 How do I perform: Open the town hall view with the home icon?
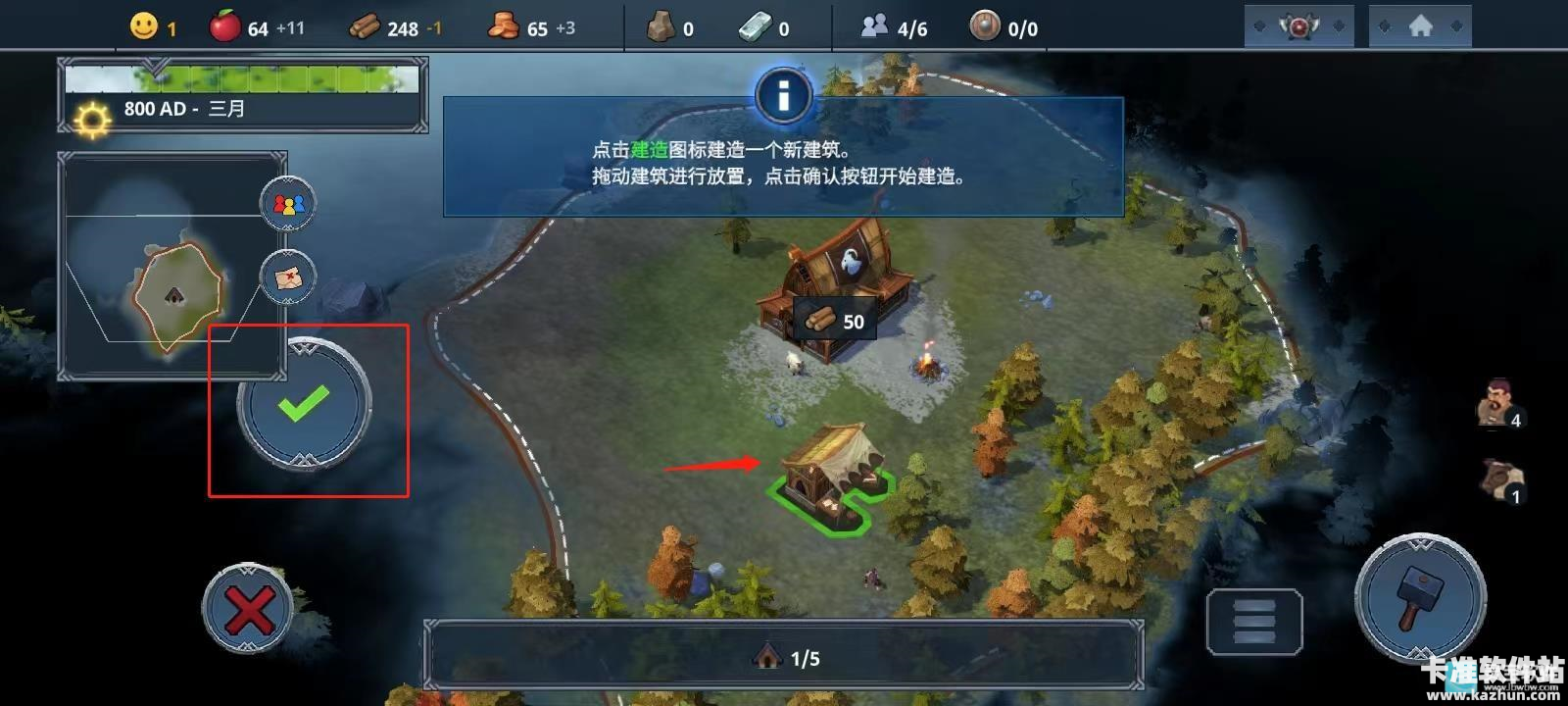tap(1420, 25)
